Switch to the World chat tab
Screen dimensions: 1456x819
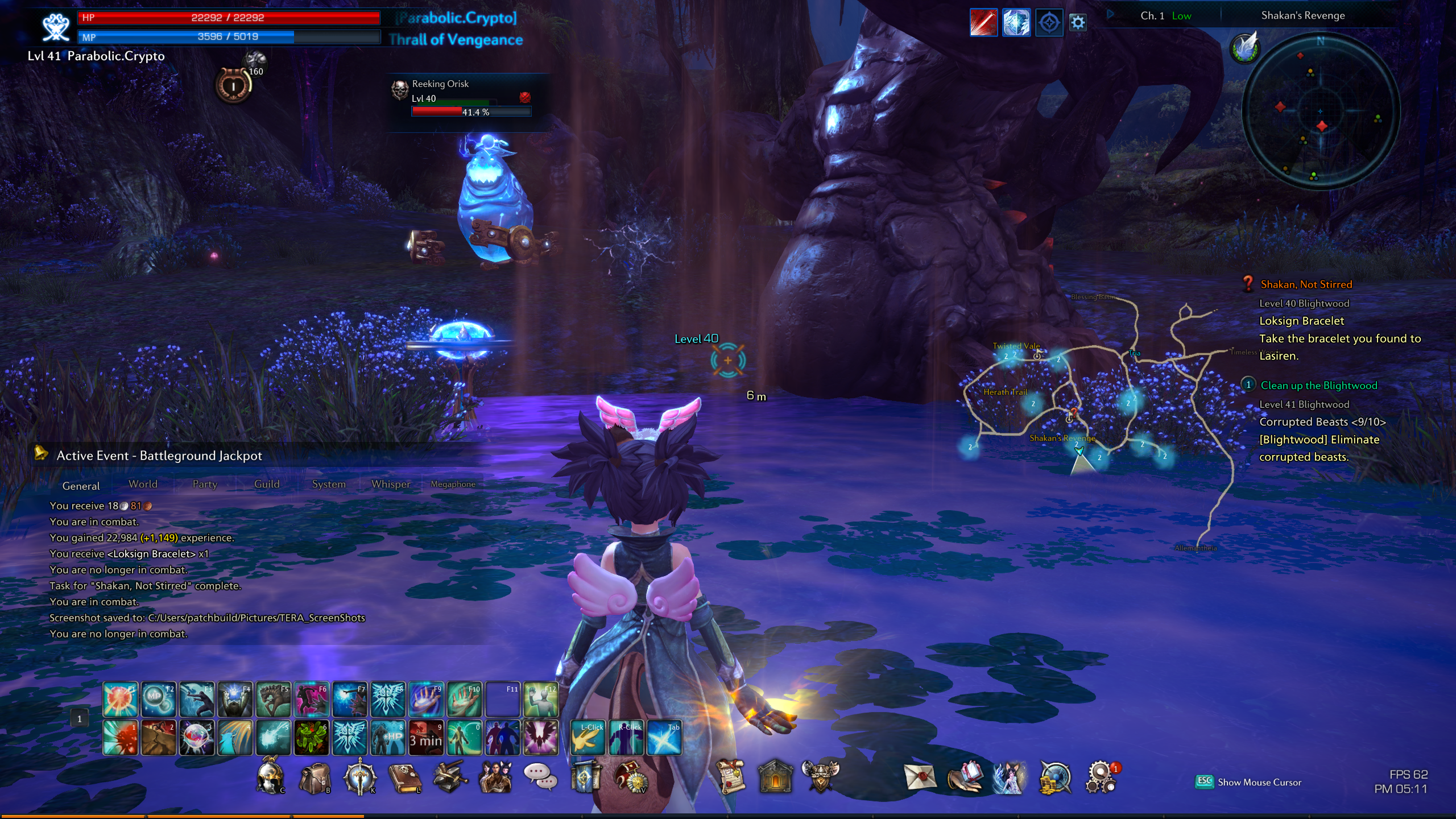click(143, 484)
